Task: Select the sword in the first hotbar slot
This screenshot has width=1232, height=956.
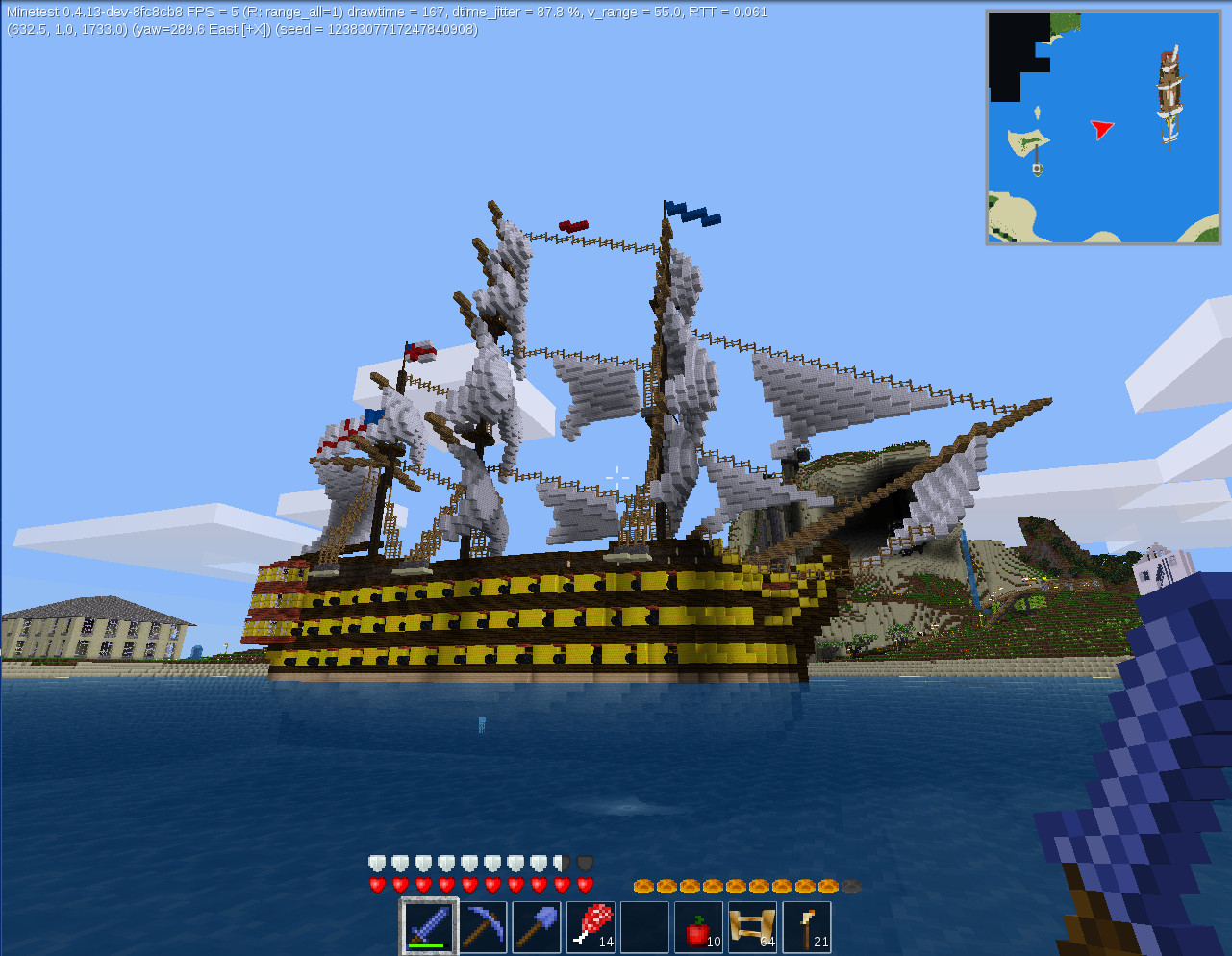Action: (x=429, y=925)
